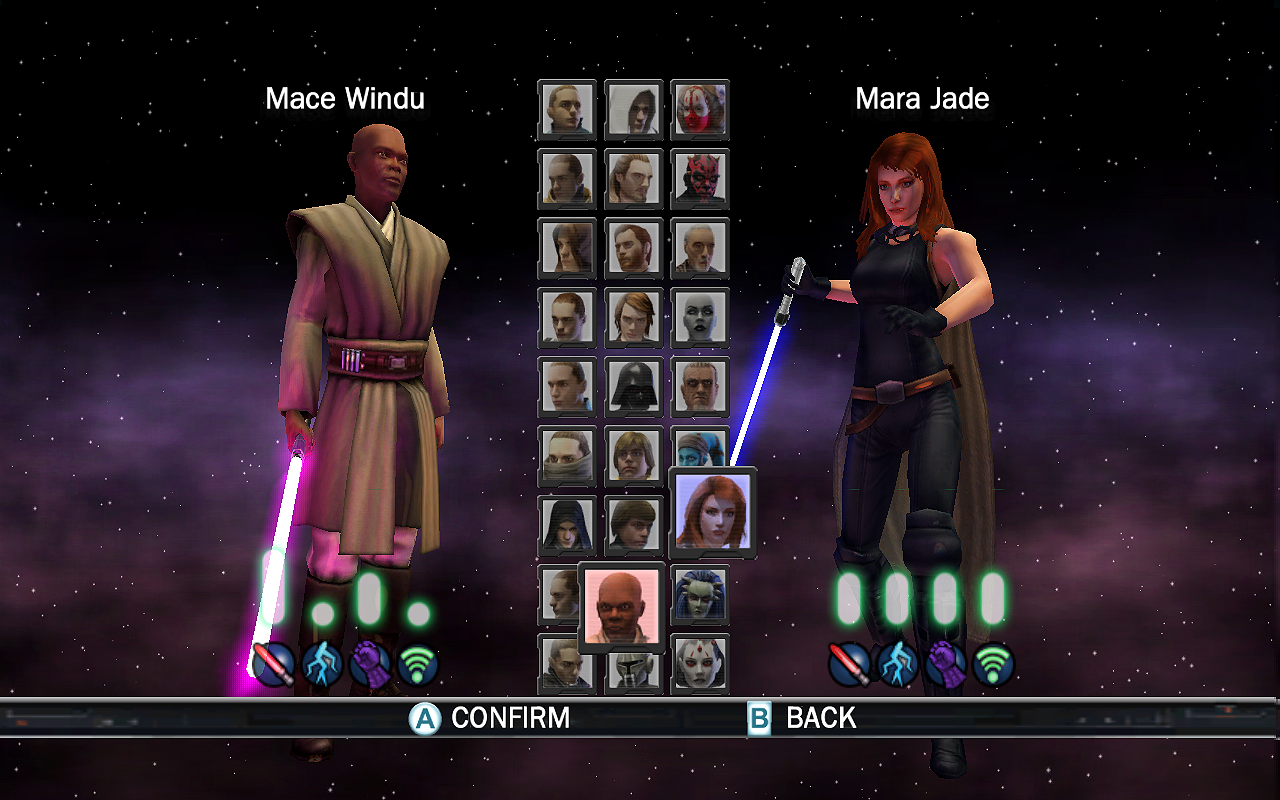Pick the white-hooded character portrait
This screenshot has height=800, width=1280.
[633, 108]
